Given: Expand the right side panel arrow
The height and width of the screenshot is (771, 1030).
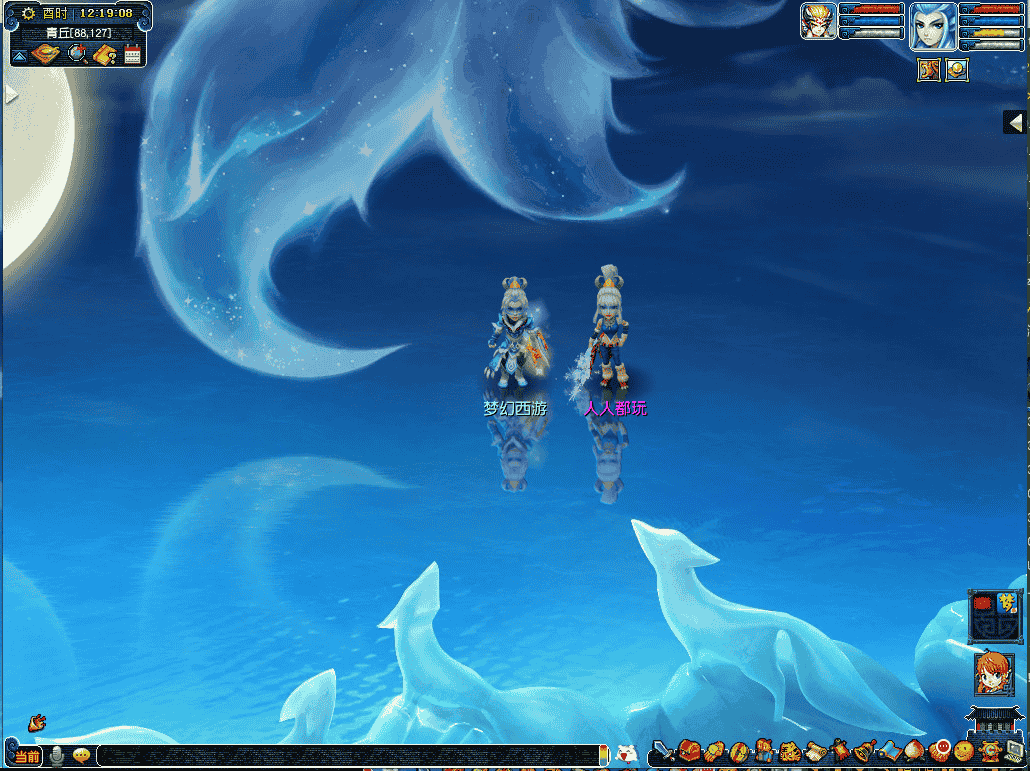Looking at the screenshot, I should [1016, 122].
